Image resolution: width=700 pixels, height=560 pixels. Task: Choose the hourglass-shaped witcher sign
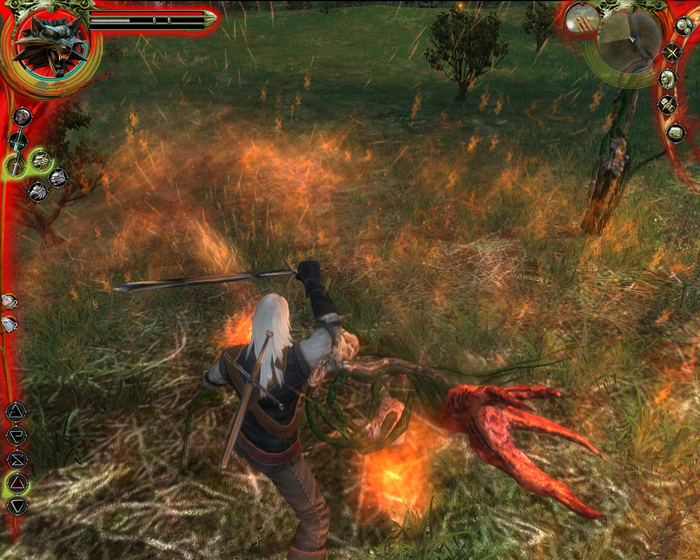pyautogui.click(x=17, y=461)
